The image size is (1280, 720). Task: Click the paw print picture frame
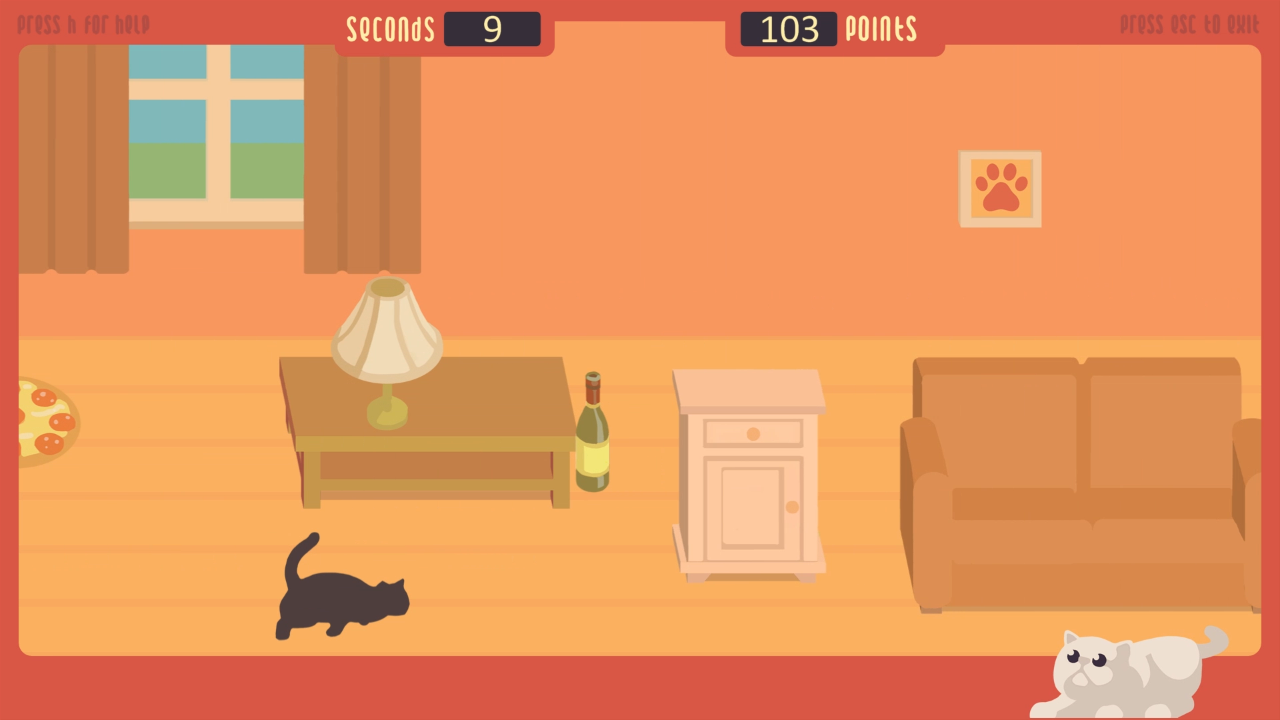tap(999, 188)
